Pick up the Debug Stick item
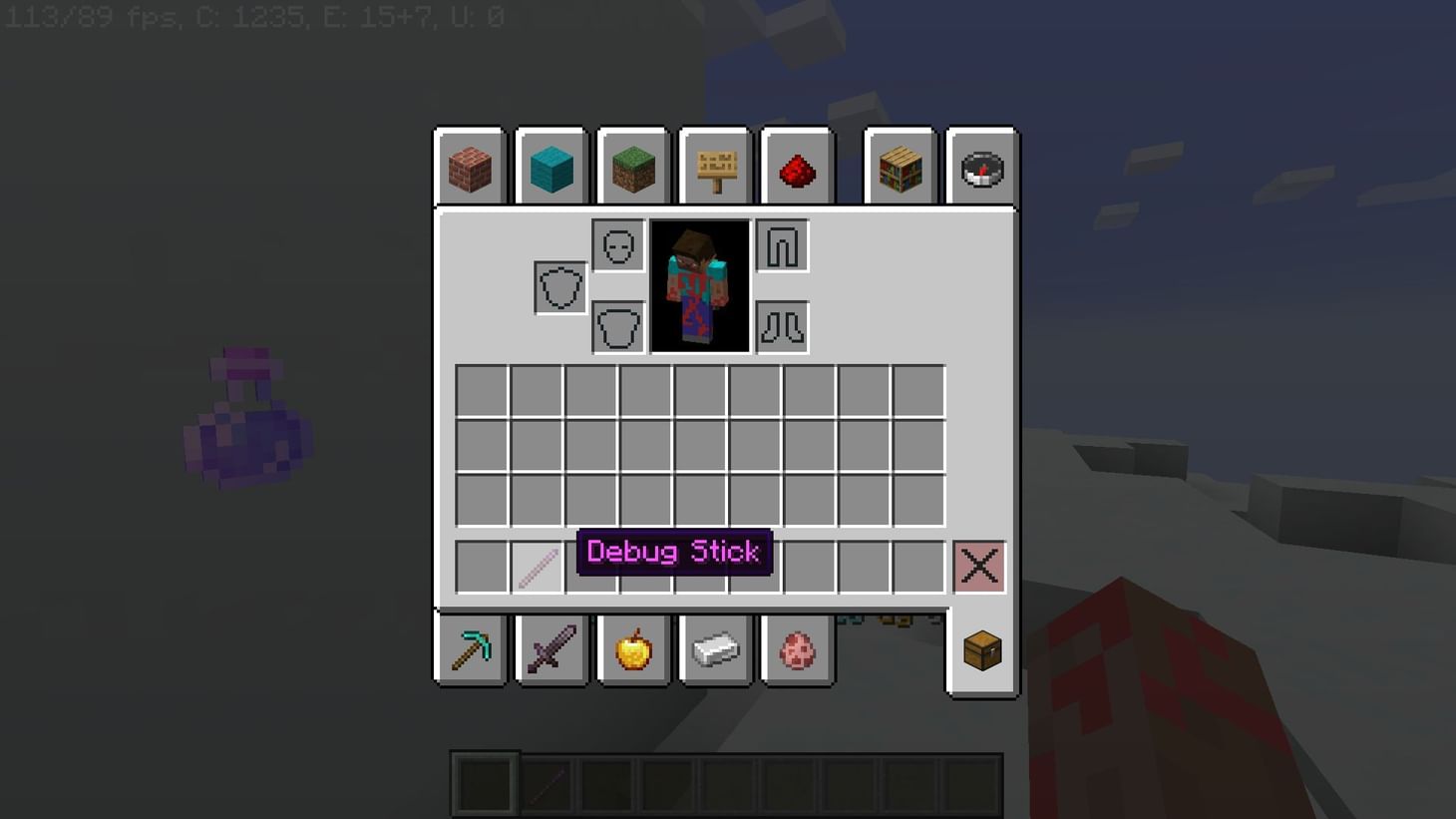 click(537, 566)
